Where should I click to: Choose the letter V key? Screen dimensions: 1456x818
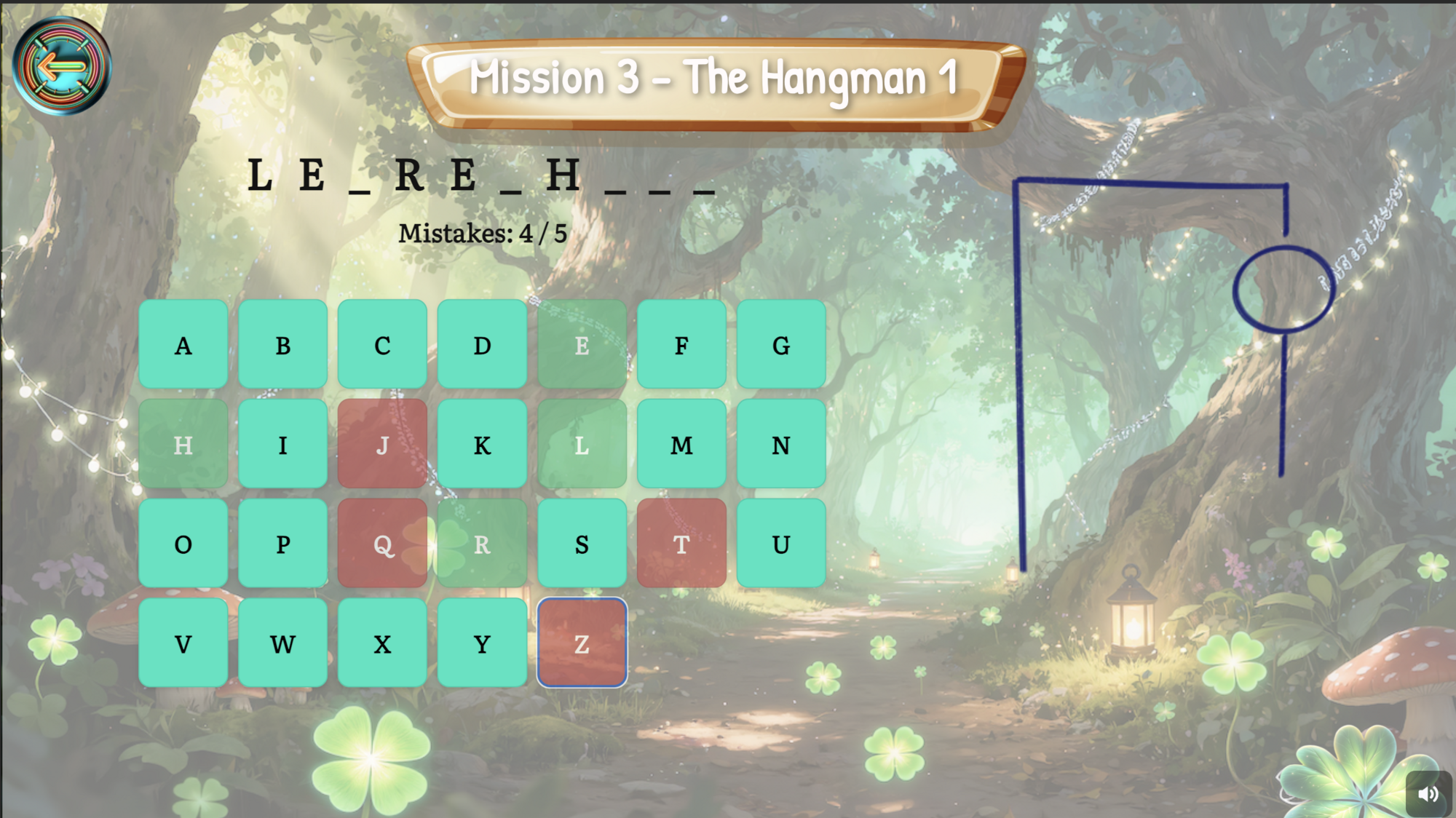tap(183, 643)
